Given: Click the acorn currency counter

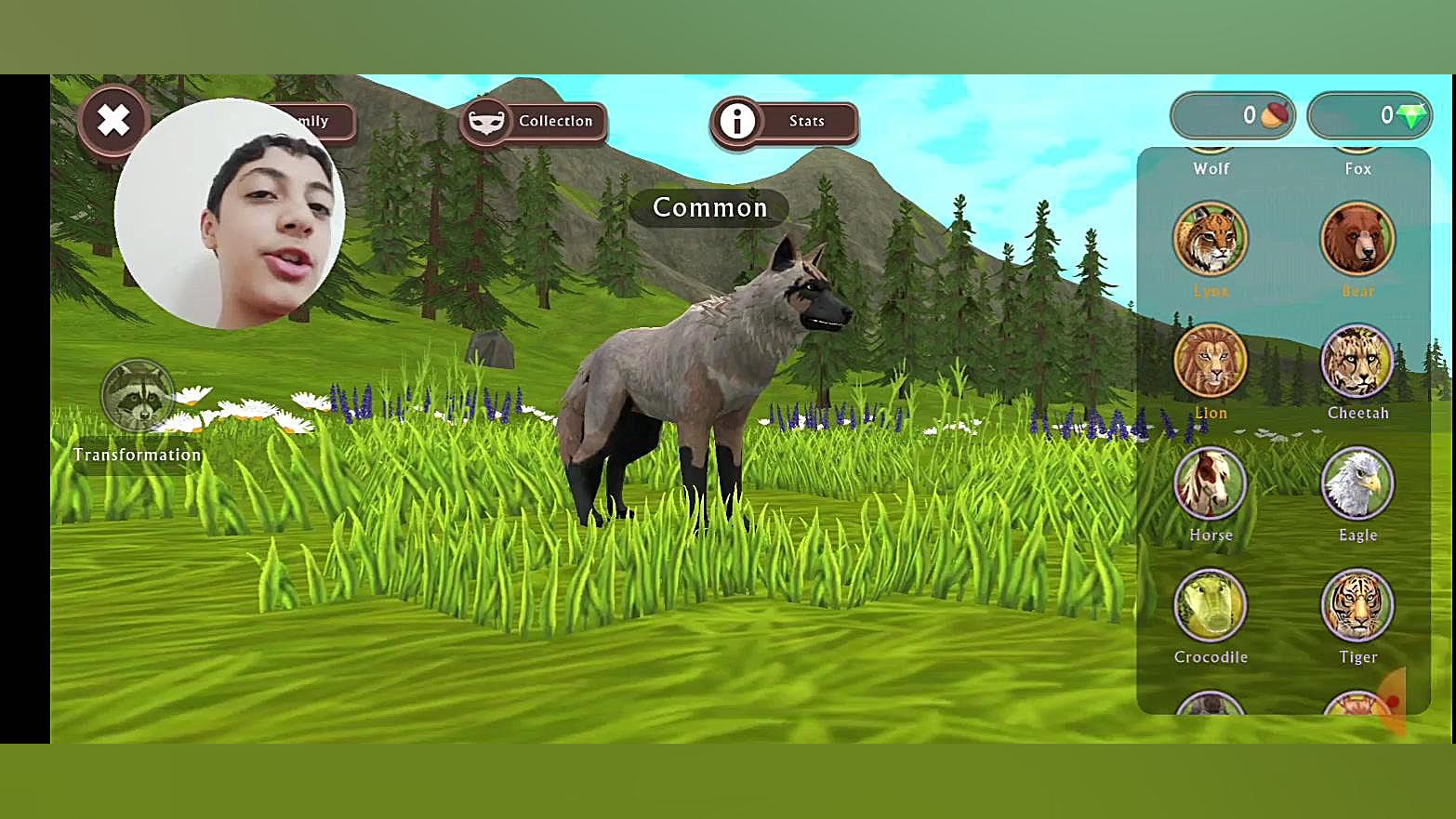Looking at the screenshot, I should pos(1233,115).
